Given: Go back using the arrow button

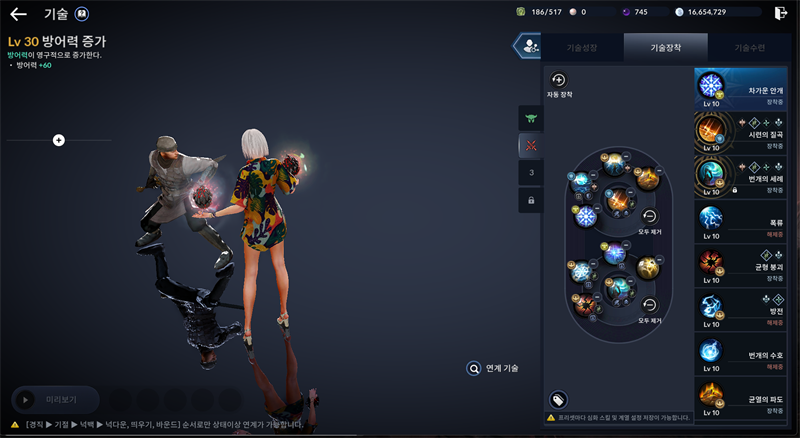Looking at the screenshot, I should click(x=18, y=14).
